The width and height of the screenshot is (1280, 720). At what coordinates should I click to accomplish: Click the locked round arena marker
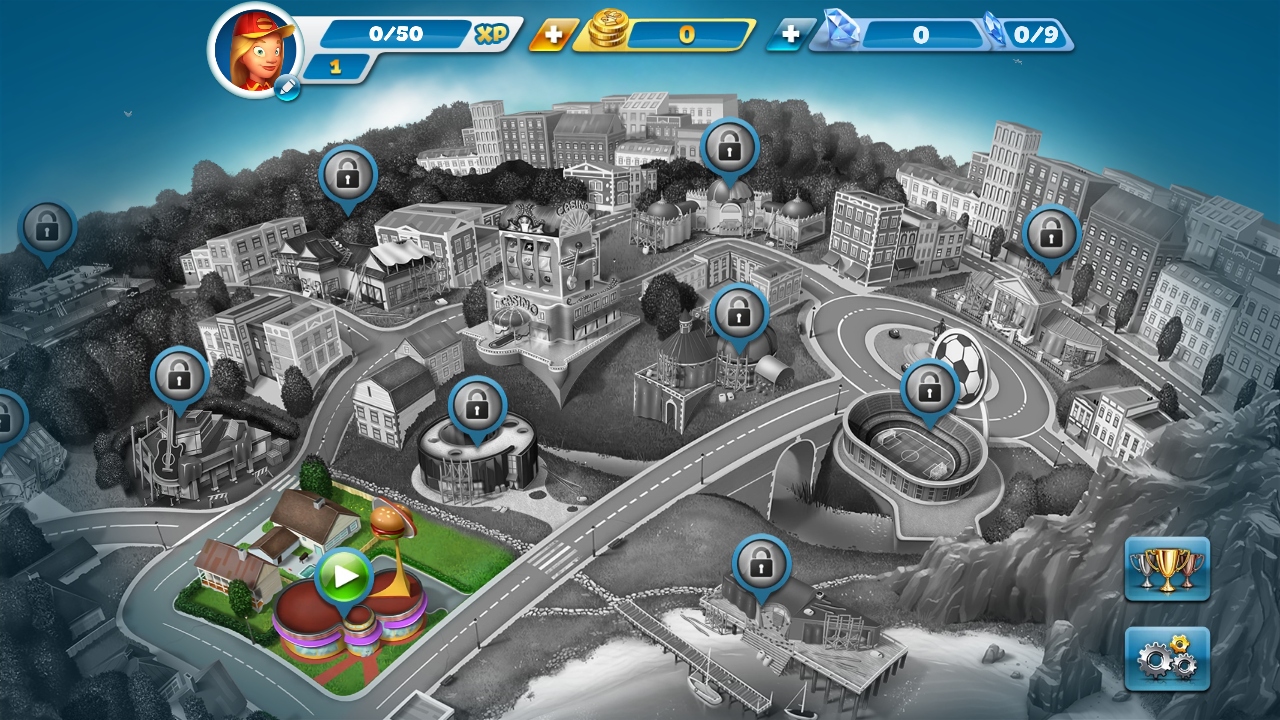(x=478, y=406)
